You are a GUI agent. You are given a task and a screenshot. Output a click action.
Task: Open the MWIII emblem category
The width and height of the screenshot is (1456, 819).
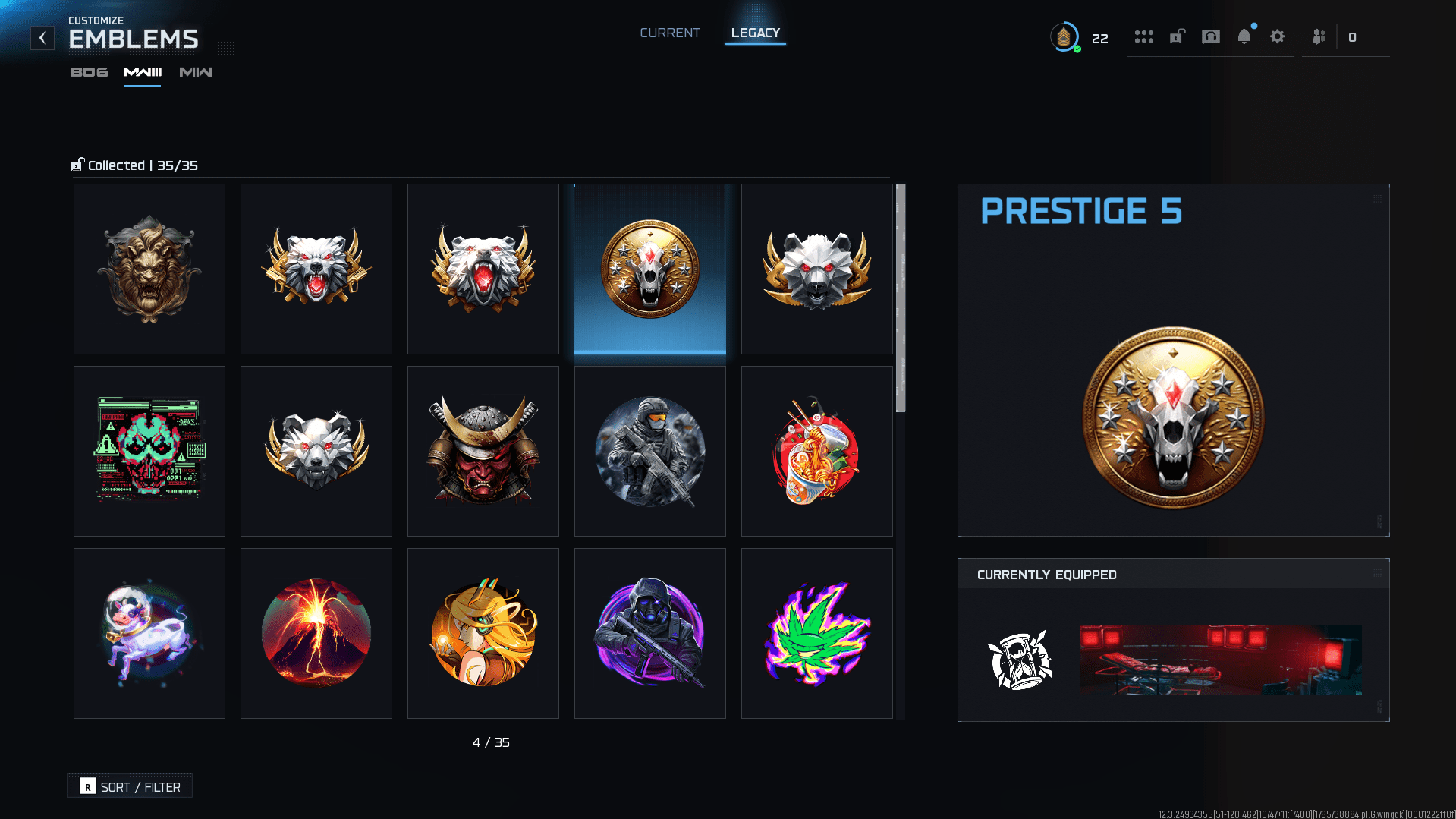(142, 73)
